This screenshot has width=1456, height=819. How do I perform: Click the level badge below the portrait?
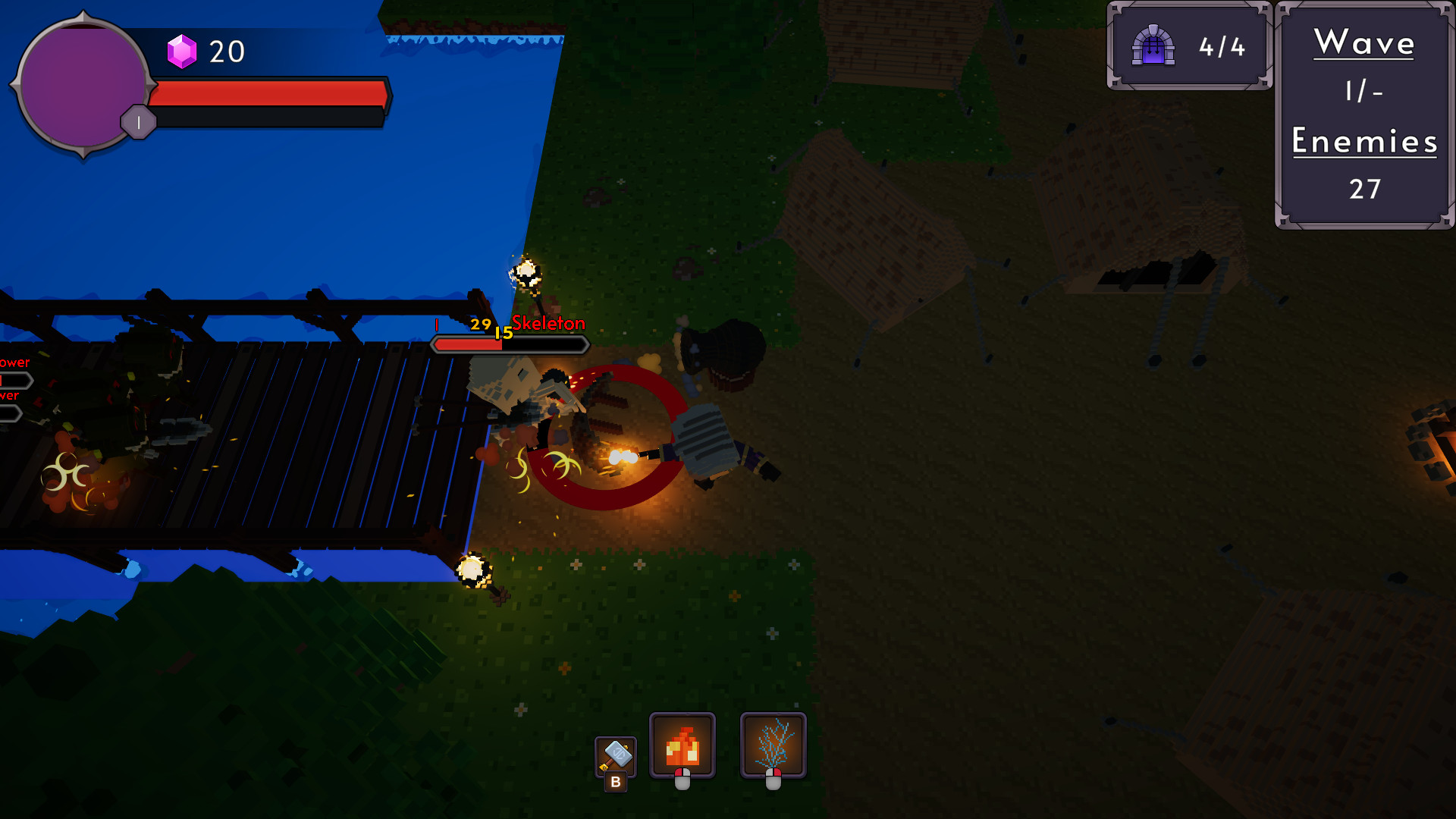coord(138,121)
